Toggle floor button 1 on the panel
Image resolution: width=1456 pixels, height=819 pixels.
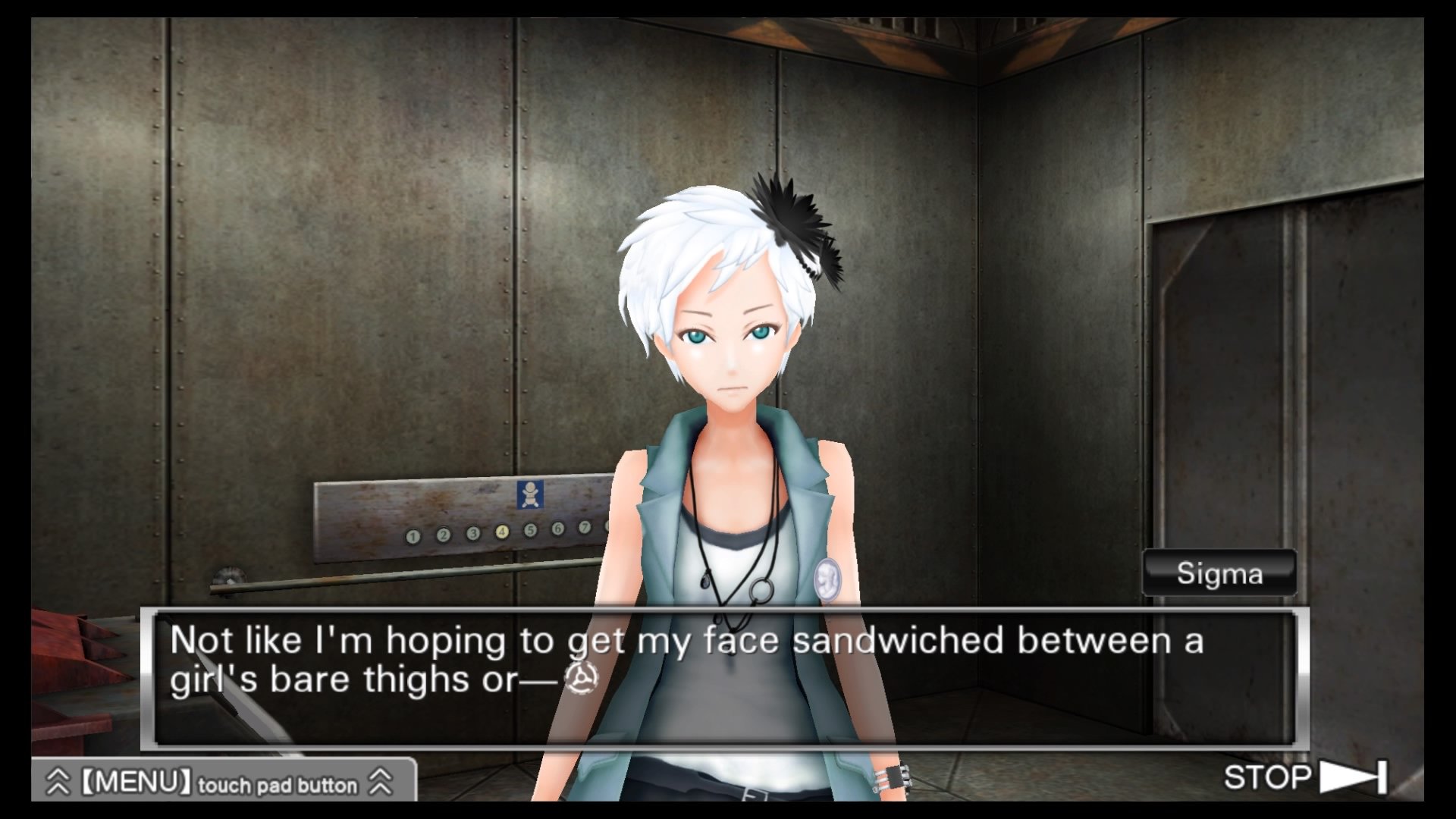413,534
